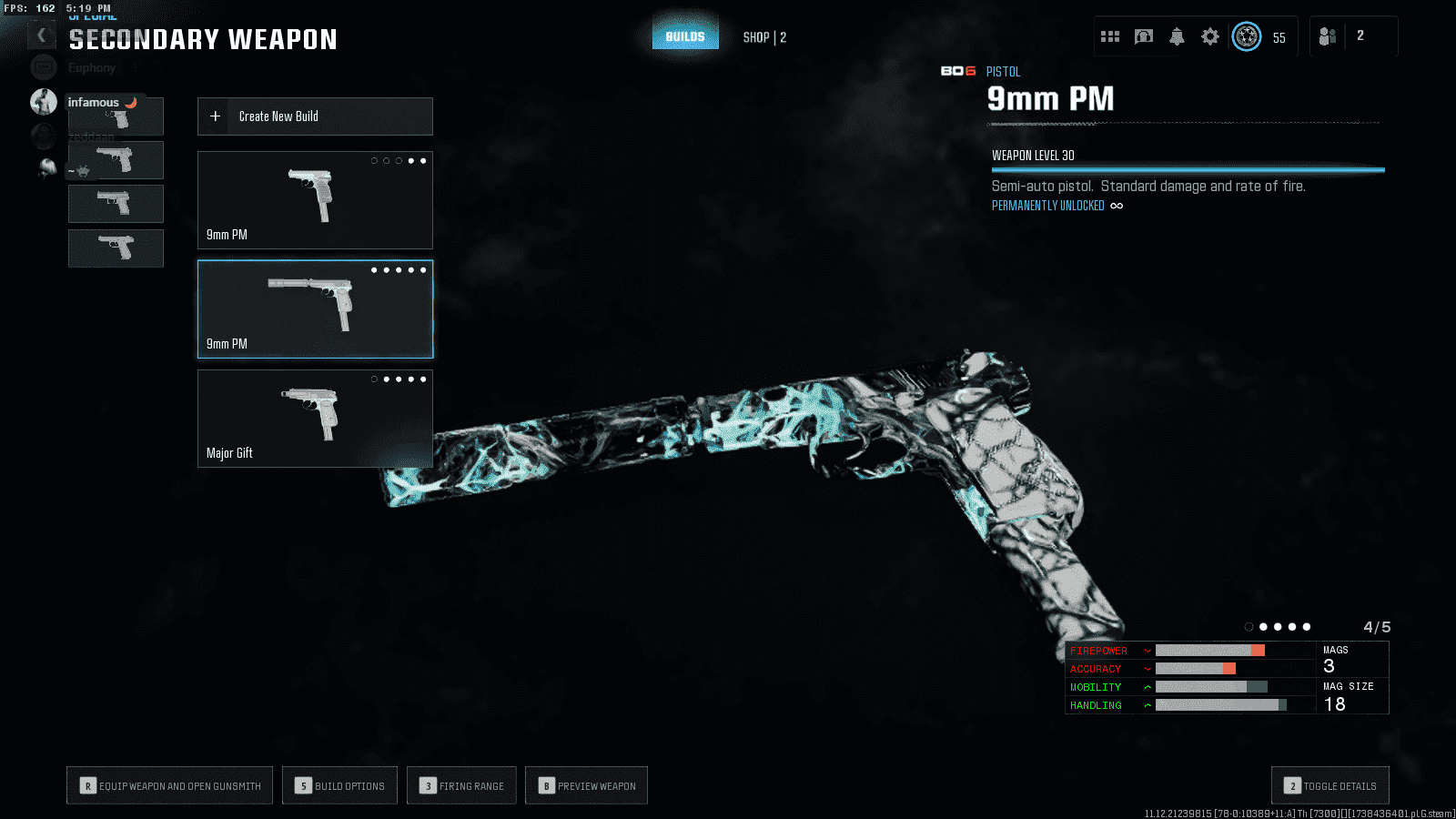Click the rank emblem icon beside 55

pyautogui.click(x=1247, y=36)
